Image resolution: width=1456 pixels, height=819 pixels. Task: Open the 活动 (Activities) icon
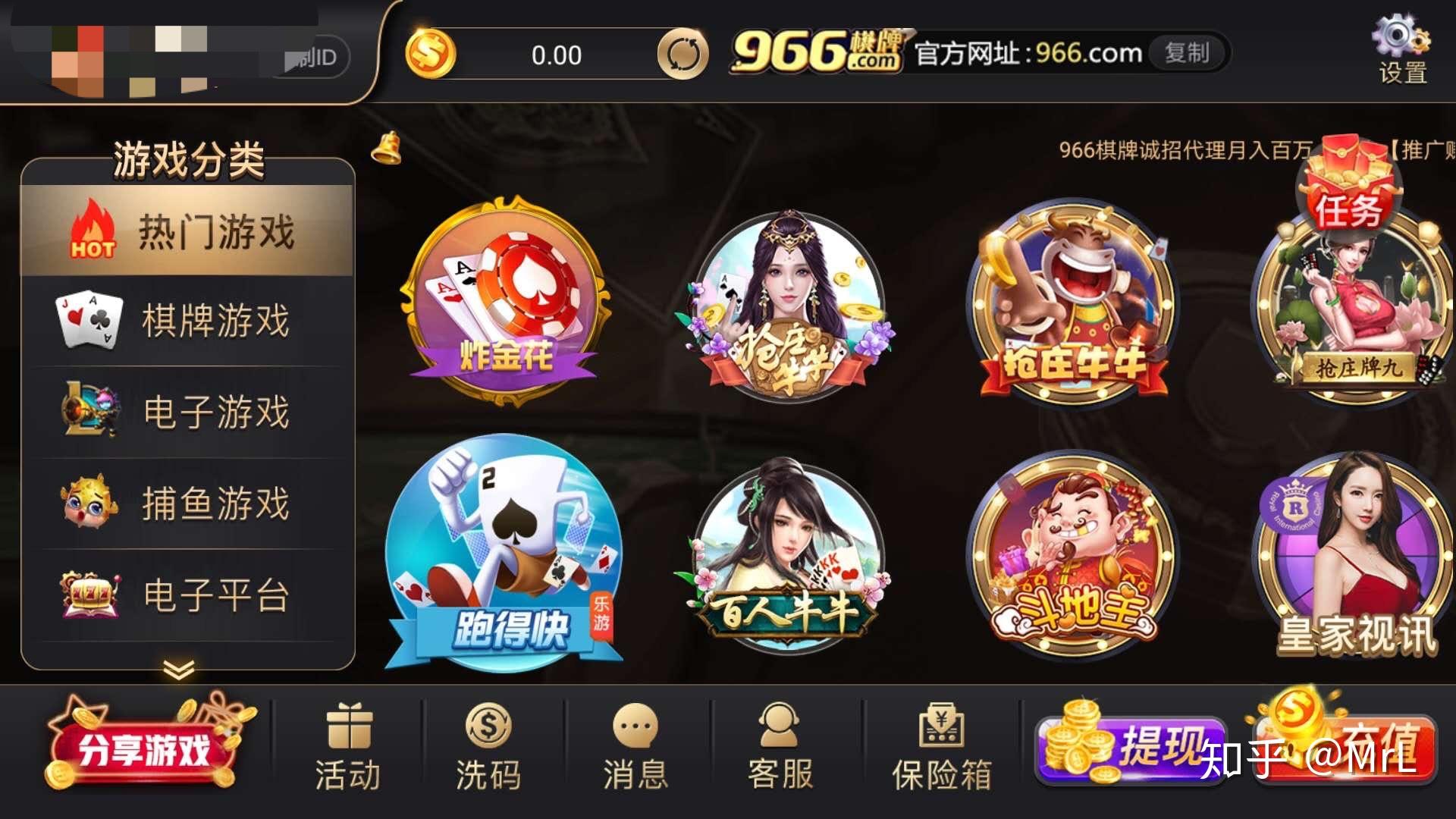click(x=348, y=747)
